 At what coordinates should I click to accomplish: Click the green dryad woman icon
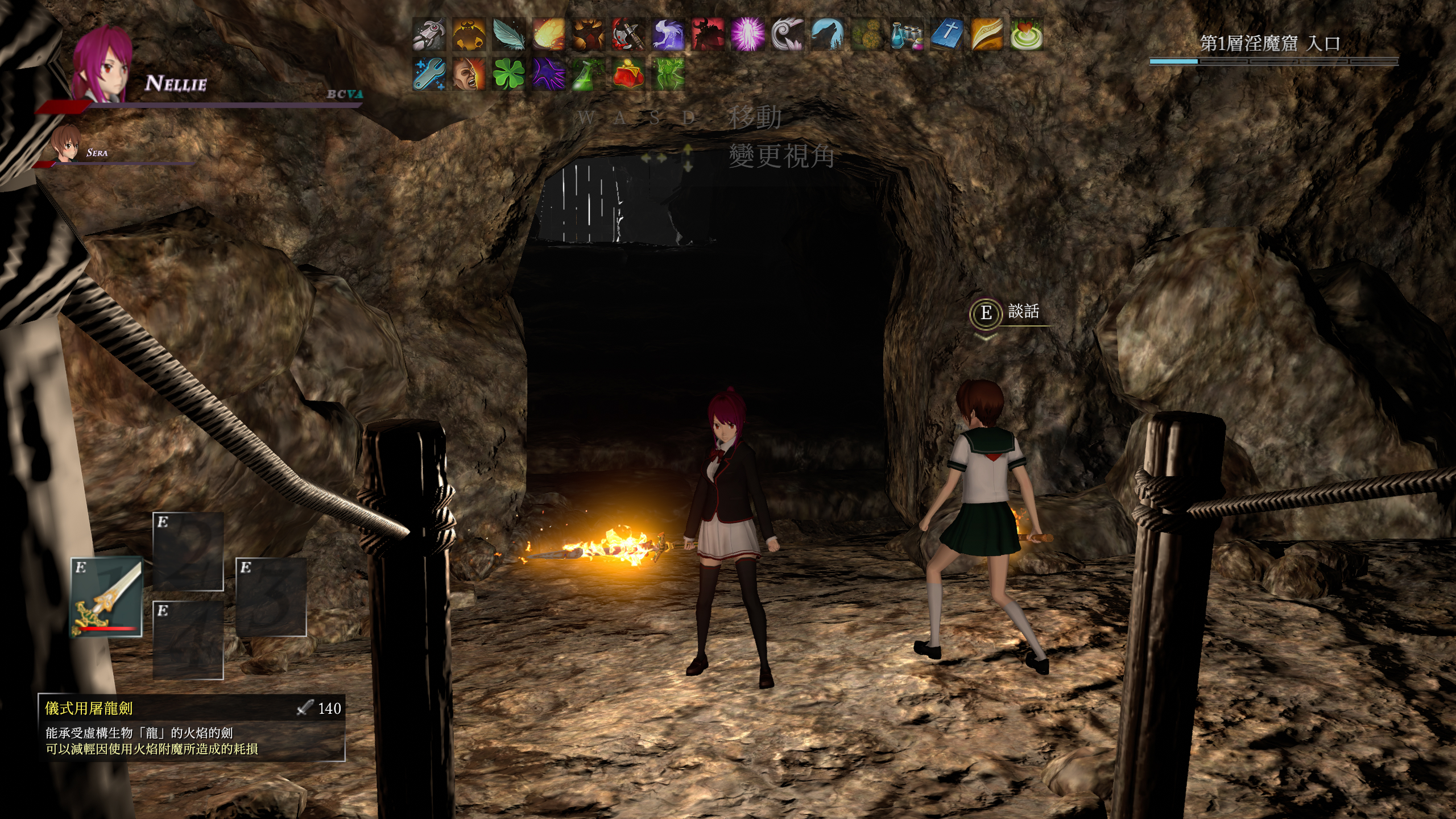point(668,74)
